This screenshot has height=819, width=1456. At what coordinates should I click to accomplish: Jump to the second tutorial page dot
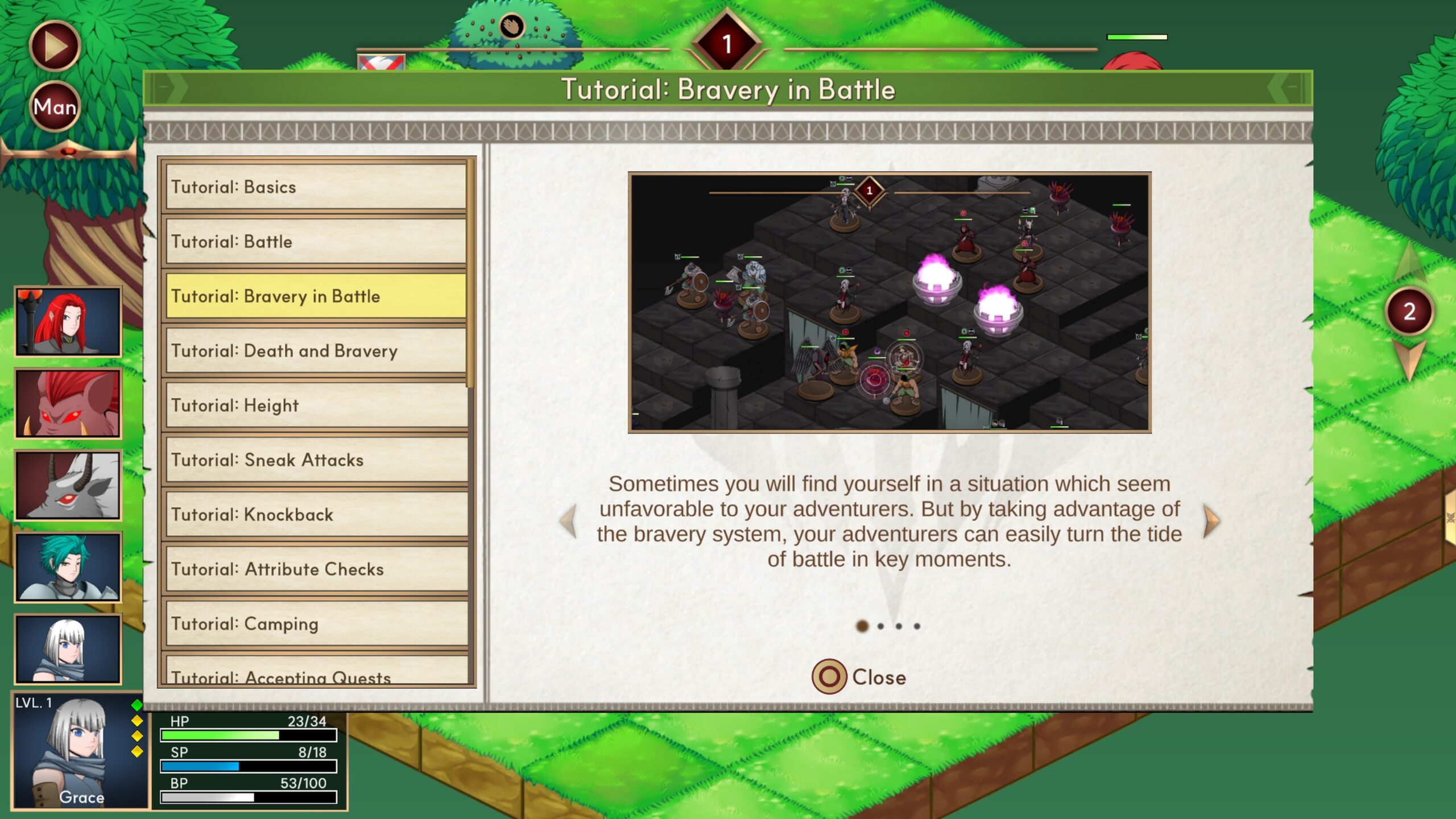click(x=880, y=626)
